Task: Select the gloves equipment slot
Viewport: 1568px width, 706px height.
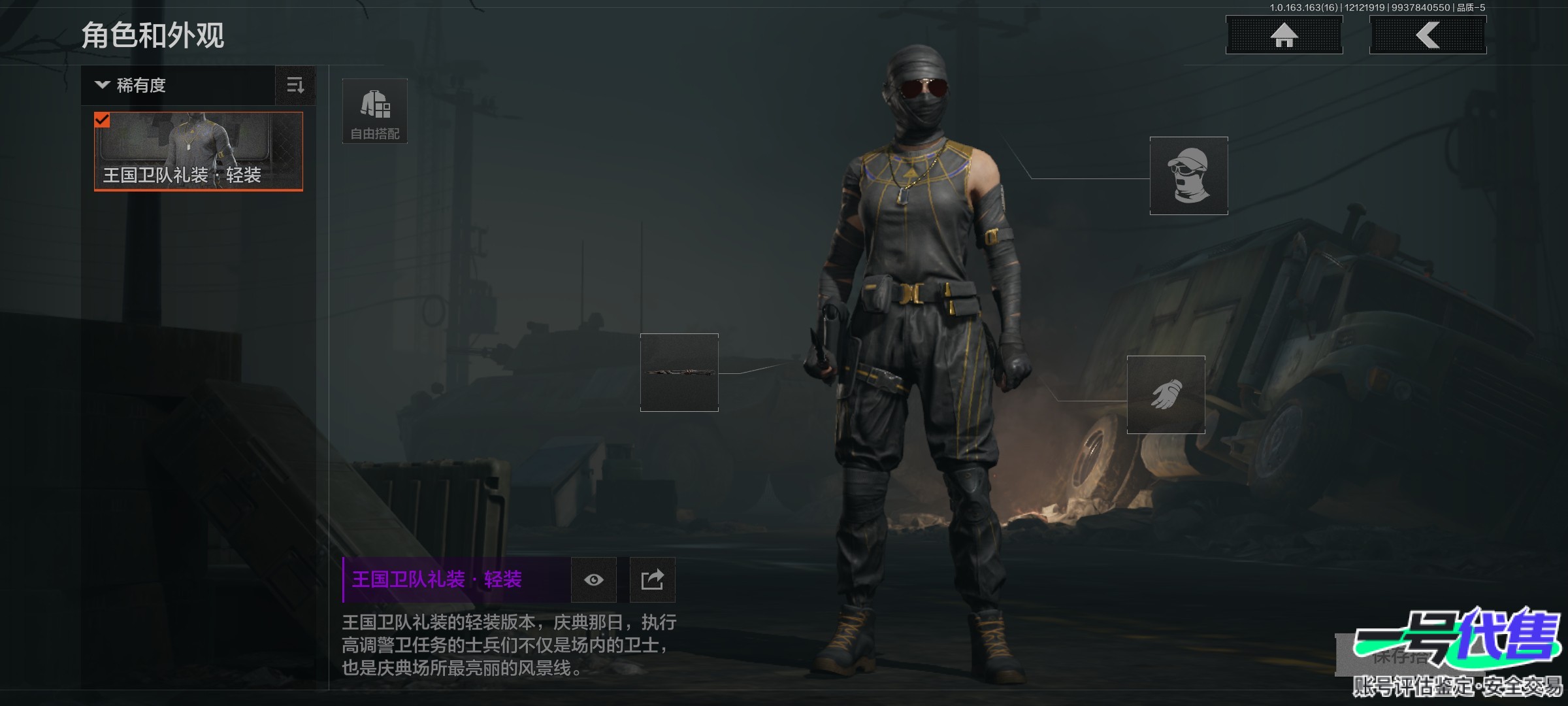Action: coord(1166,395)
